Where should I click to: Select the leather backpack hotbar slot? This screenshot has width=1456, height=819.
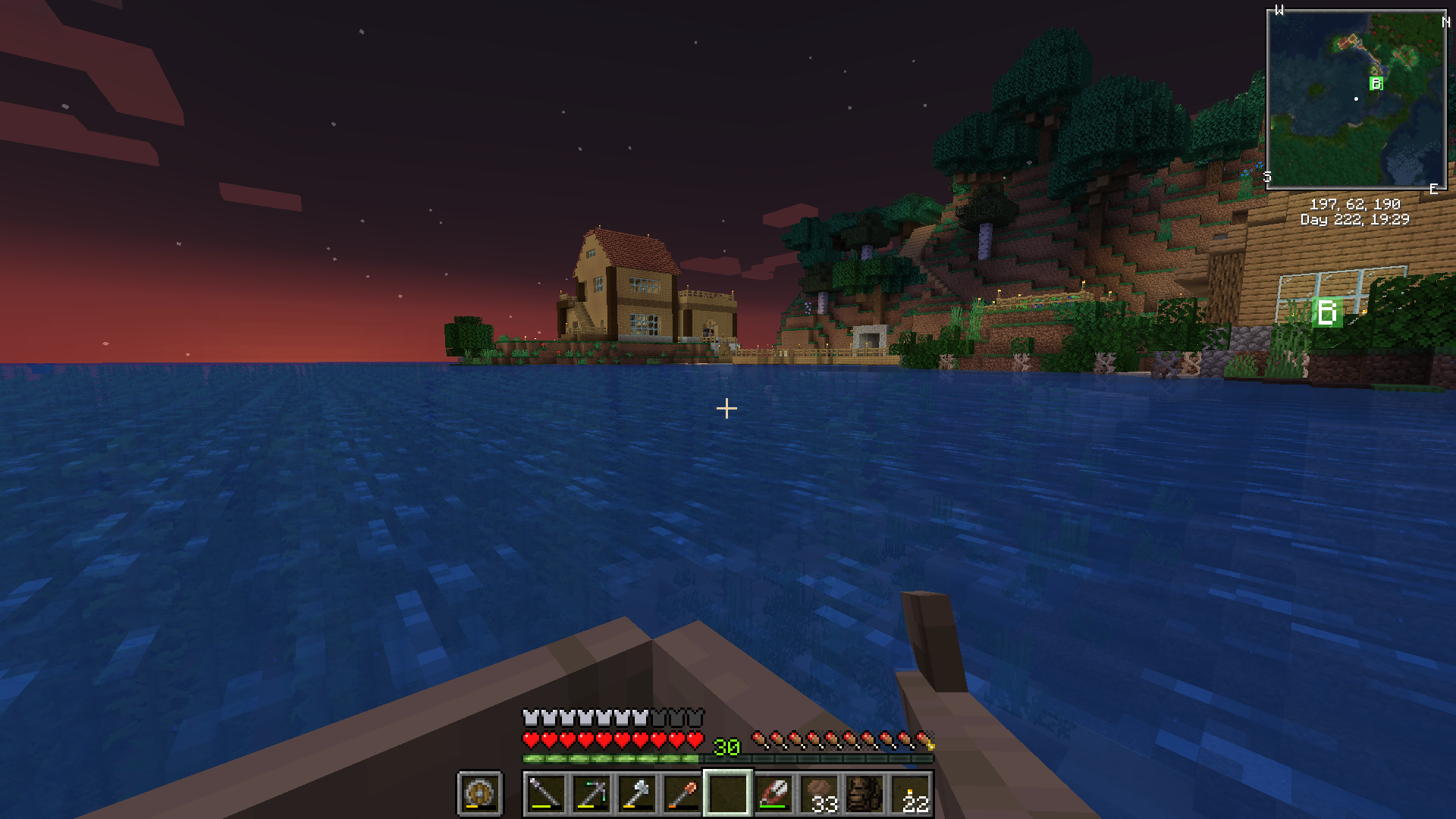click(x=864, y=794)
